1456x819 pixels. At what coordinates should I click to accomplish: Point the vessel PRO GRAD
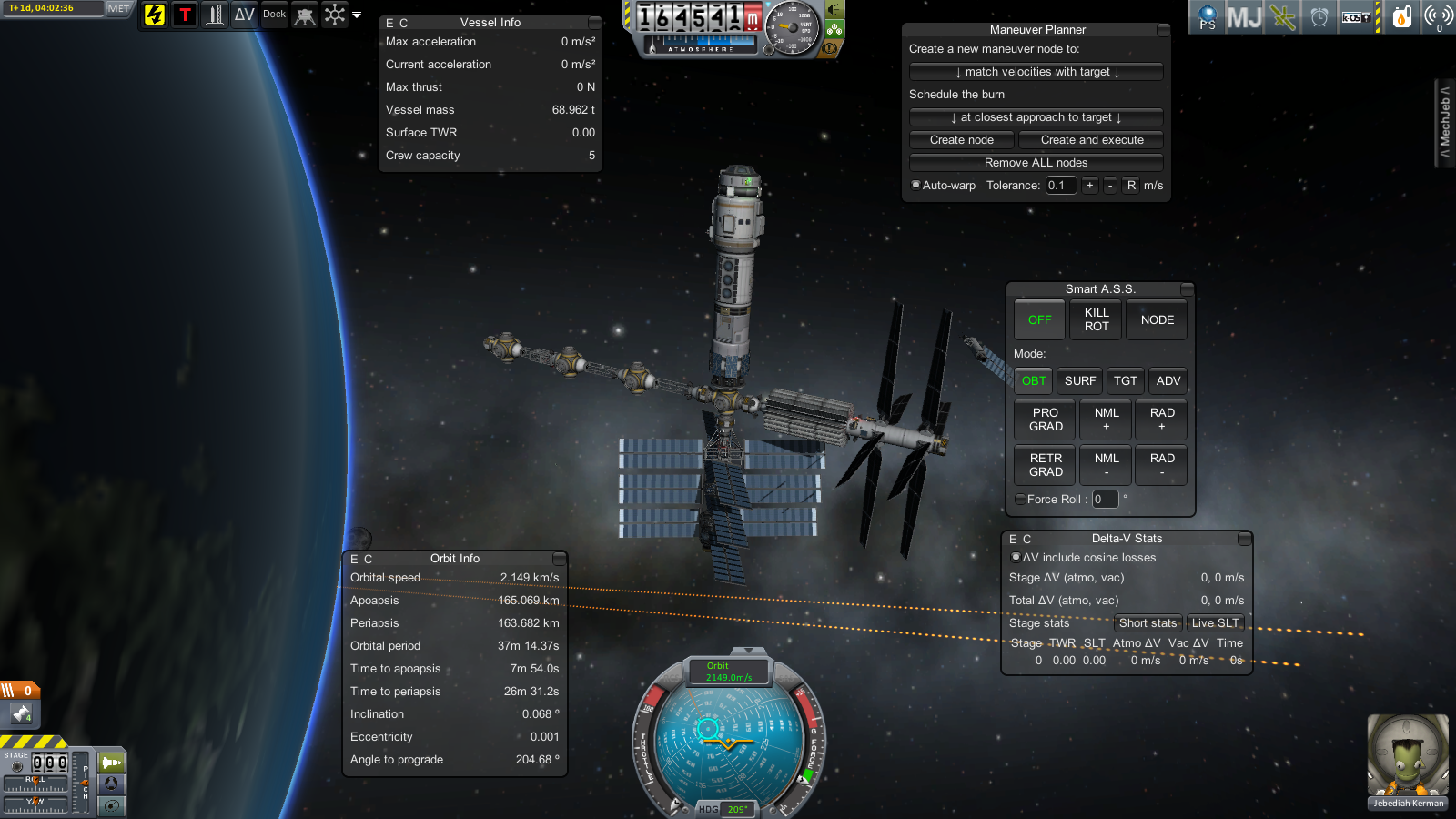coord(1046,420)
